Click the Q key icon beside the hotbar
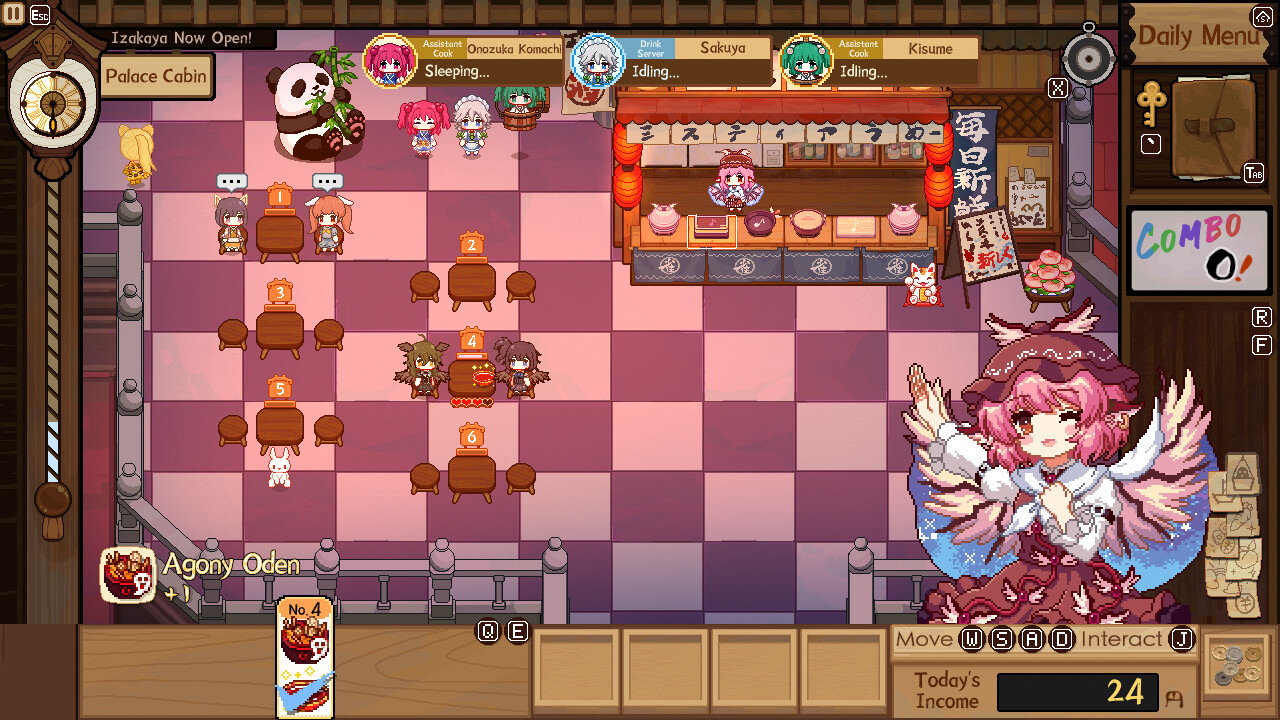The width and height of the screenshot is (1280, 720). (x=487, y=631)
